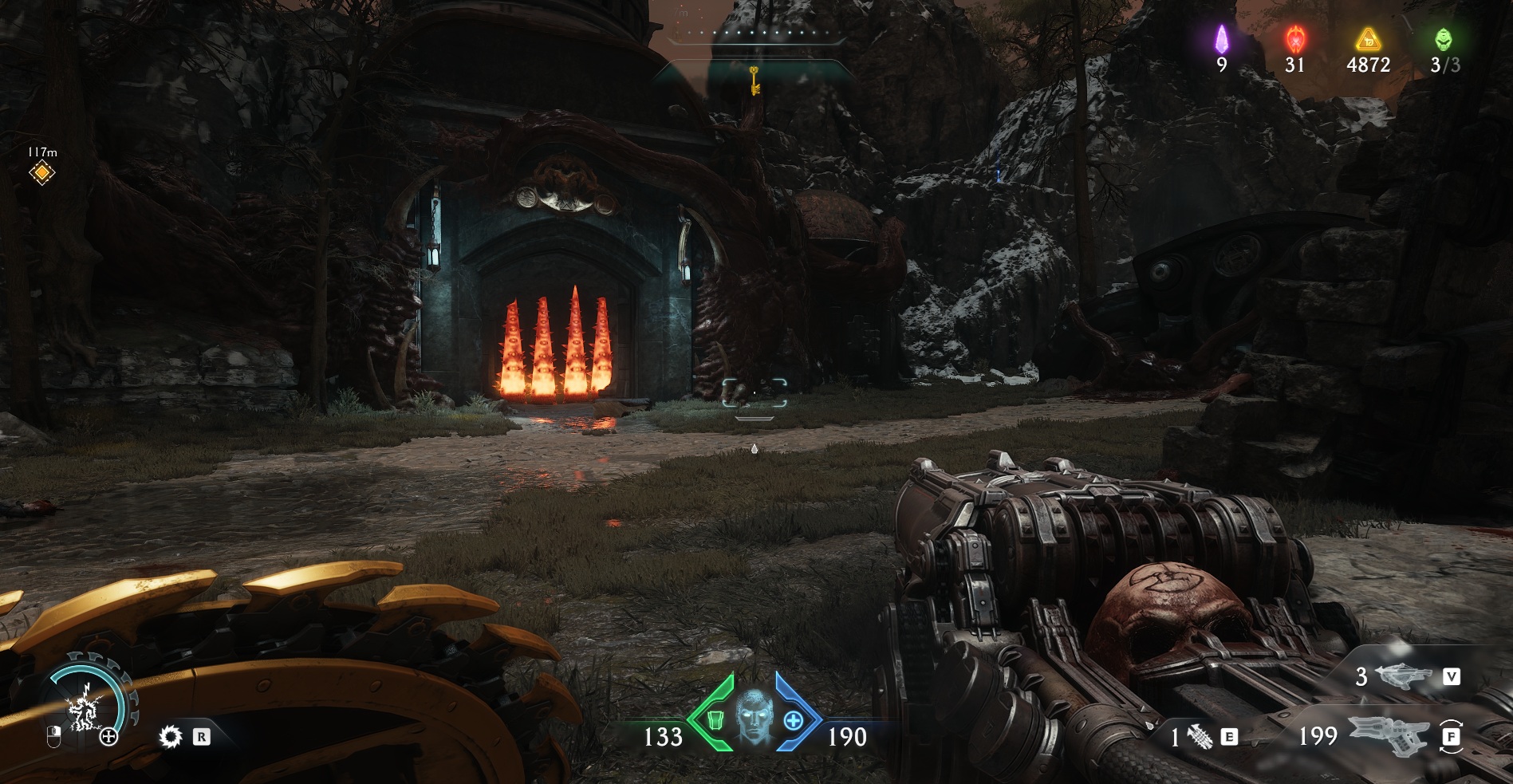
Task: Click the saw blade shield throw icon
Action: click(x=171, y=736)
